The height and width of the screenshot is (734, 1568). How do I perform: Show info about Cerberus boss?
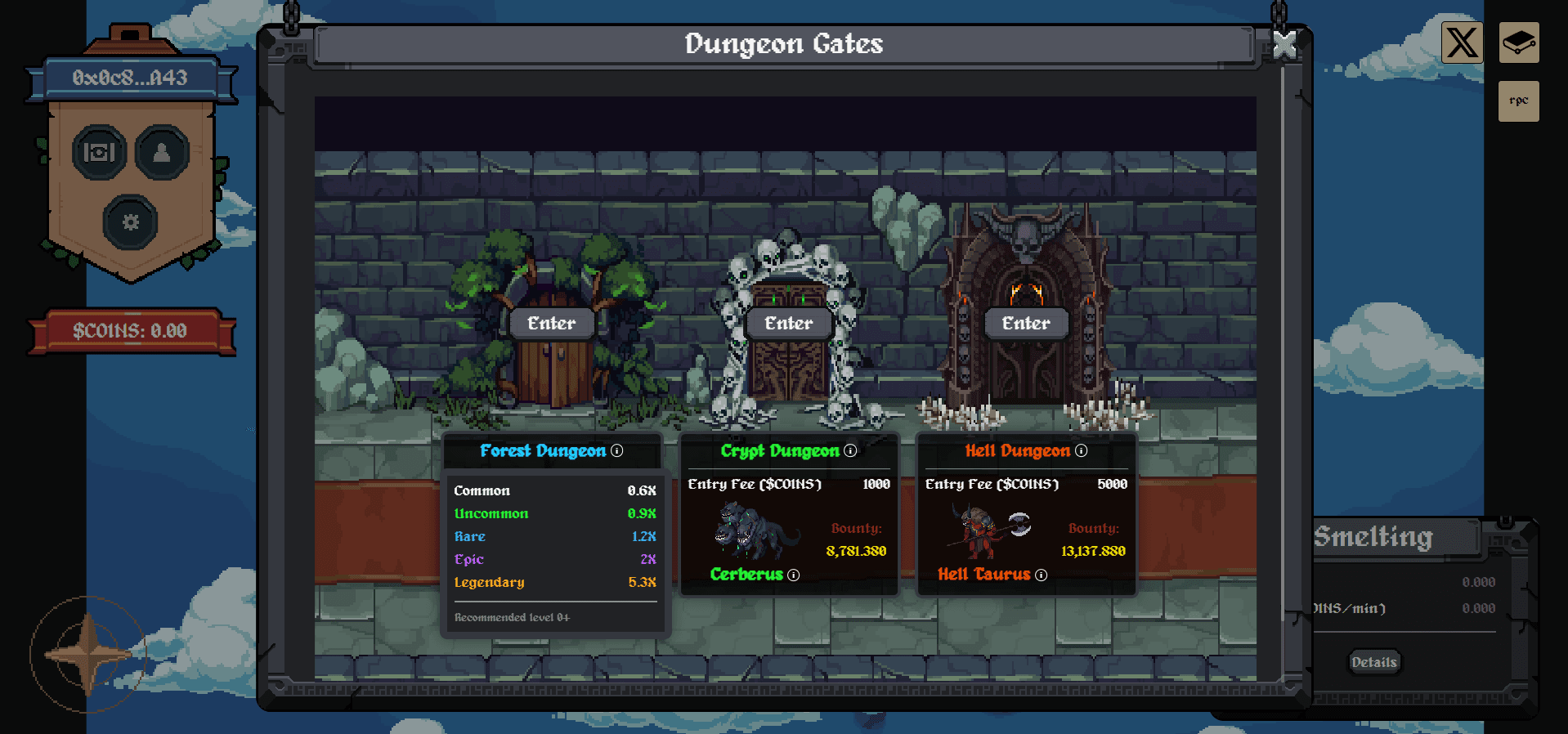click(791, 575)
